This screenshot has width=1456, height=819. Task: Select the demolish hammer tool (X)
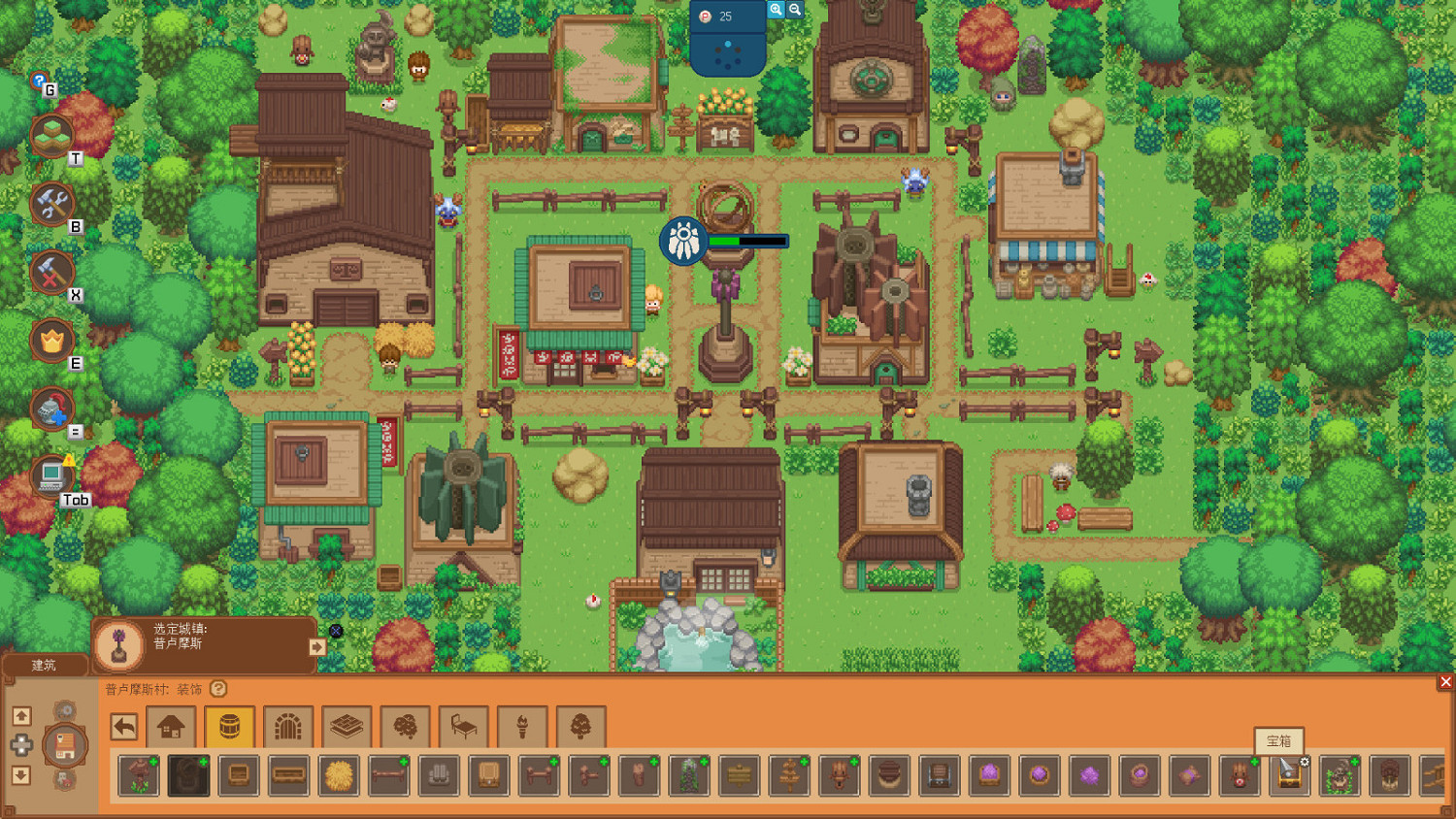(x=53, y=273)
